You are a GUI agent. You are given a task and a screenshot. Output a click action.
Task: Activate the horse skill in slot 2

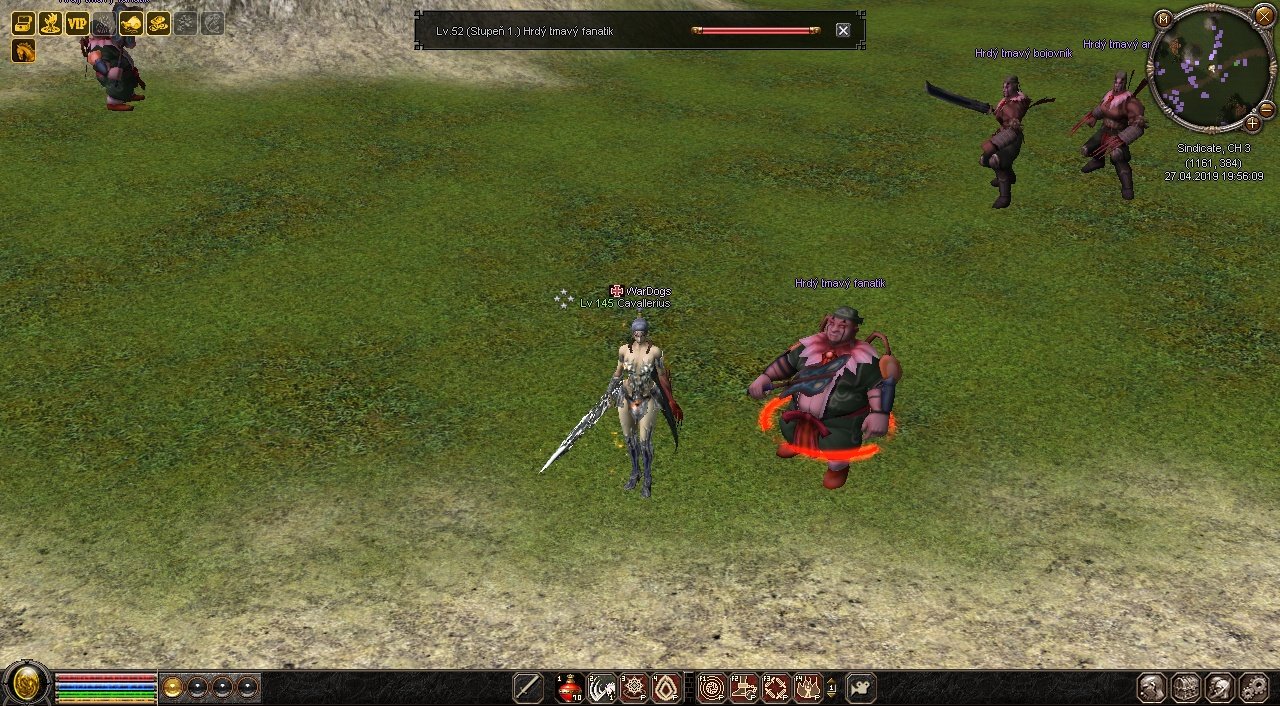[602, 688]
